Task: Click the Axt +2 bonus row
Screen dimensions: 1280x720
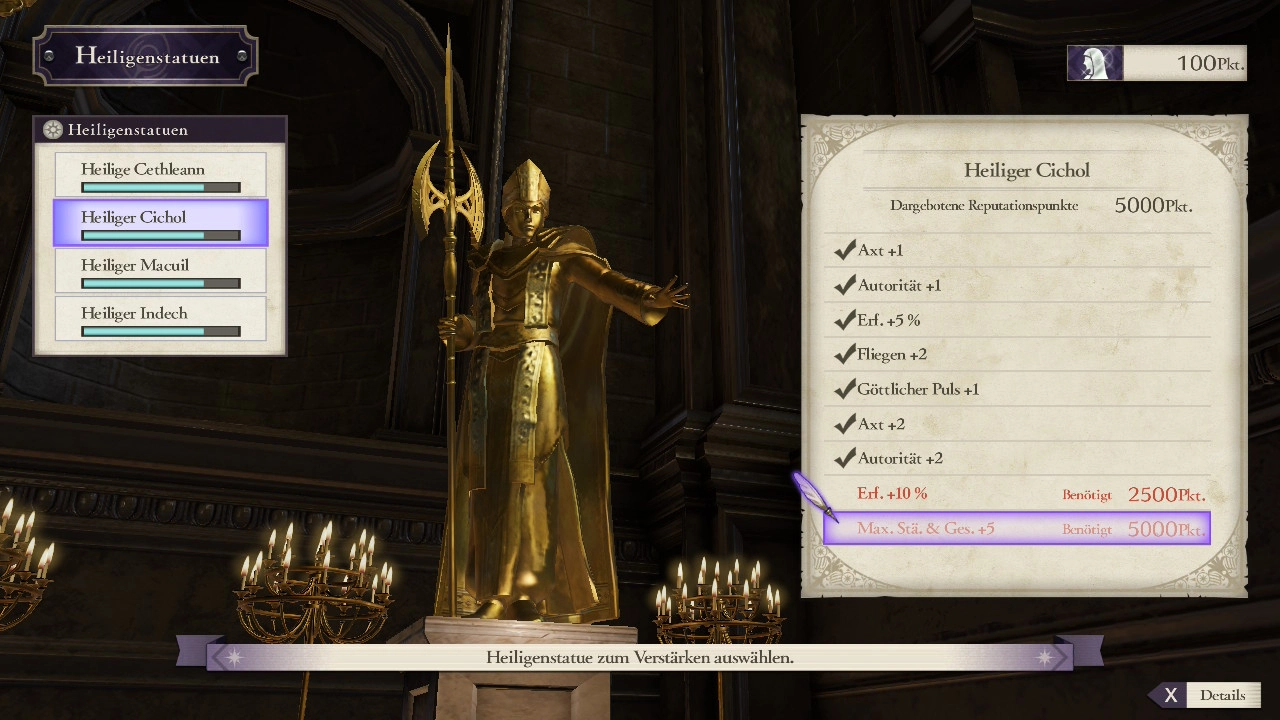Action: click(x=1017, y=424)
